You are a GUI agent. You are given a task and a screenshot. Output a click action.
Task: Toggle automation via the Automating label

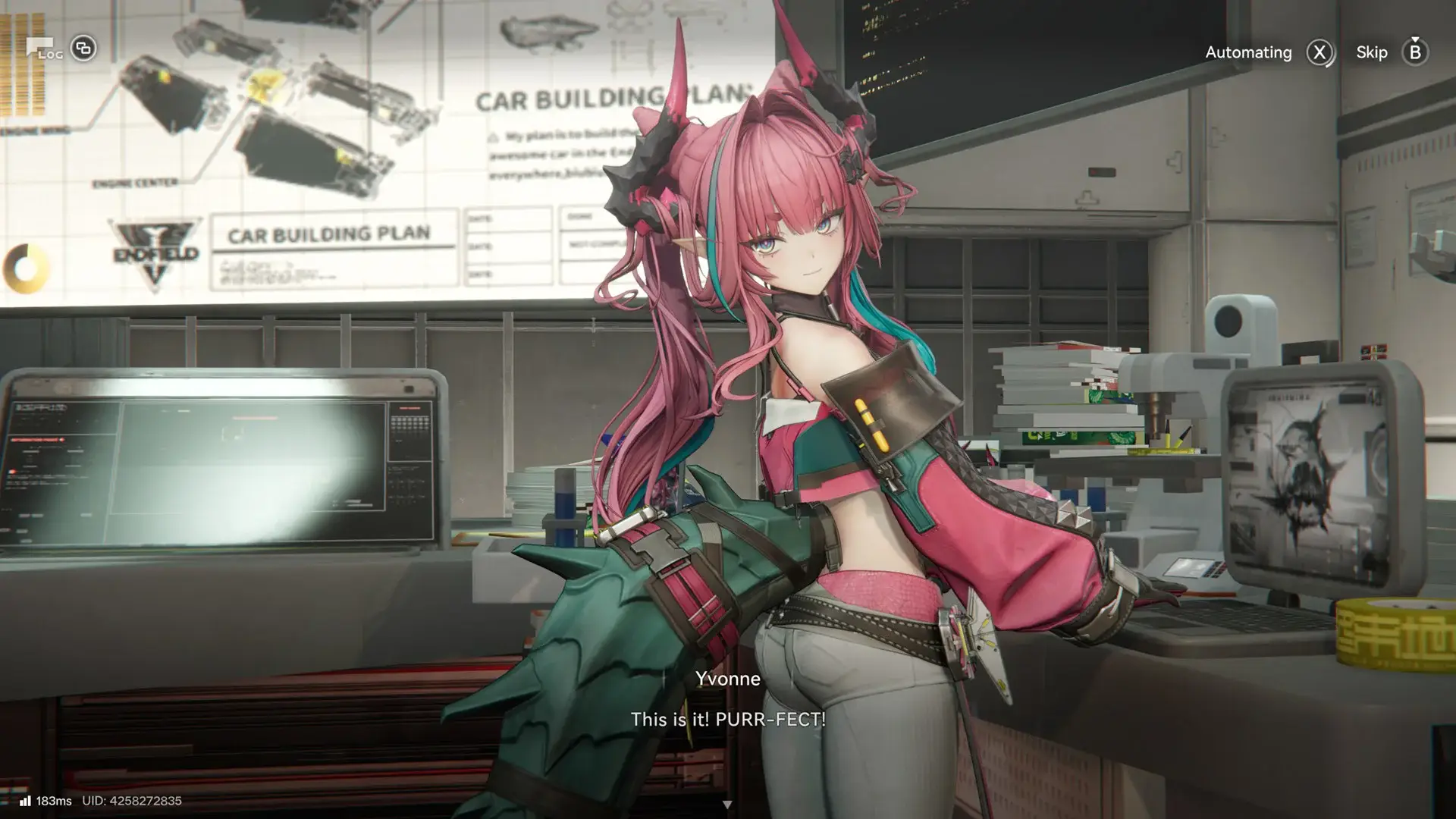(1248, 52)
